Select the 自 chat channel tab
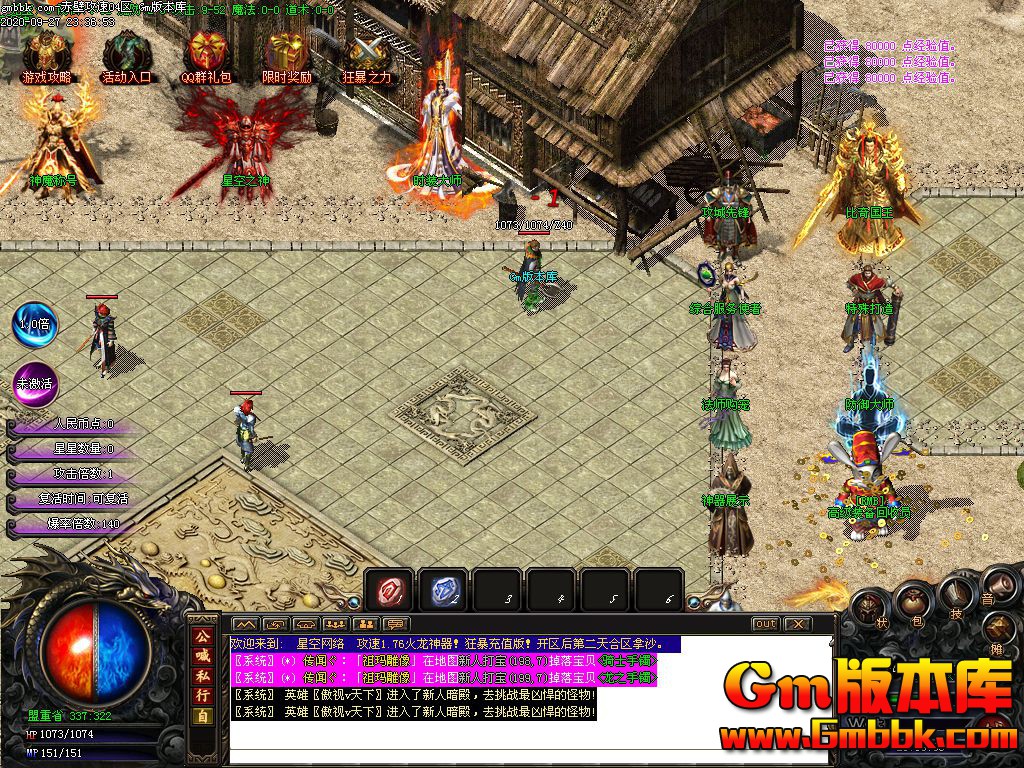The width and height of the screenshot is (1024, 768). [202, 716]
